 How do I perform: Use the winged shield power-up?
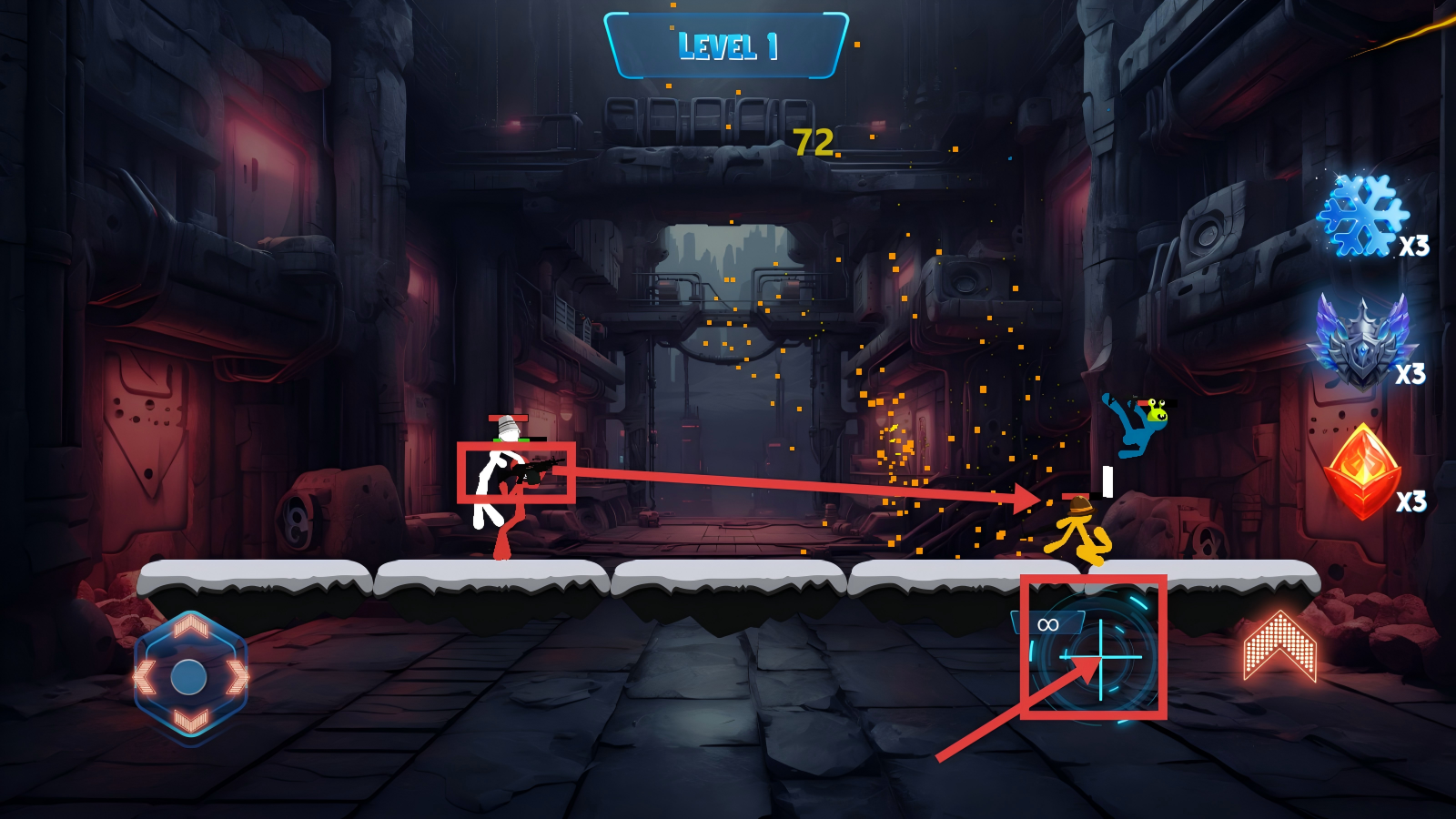1361,341
